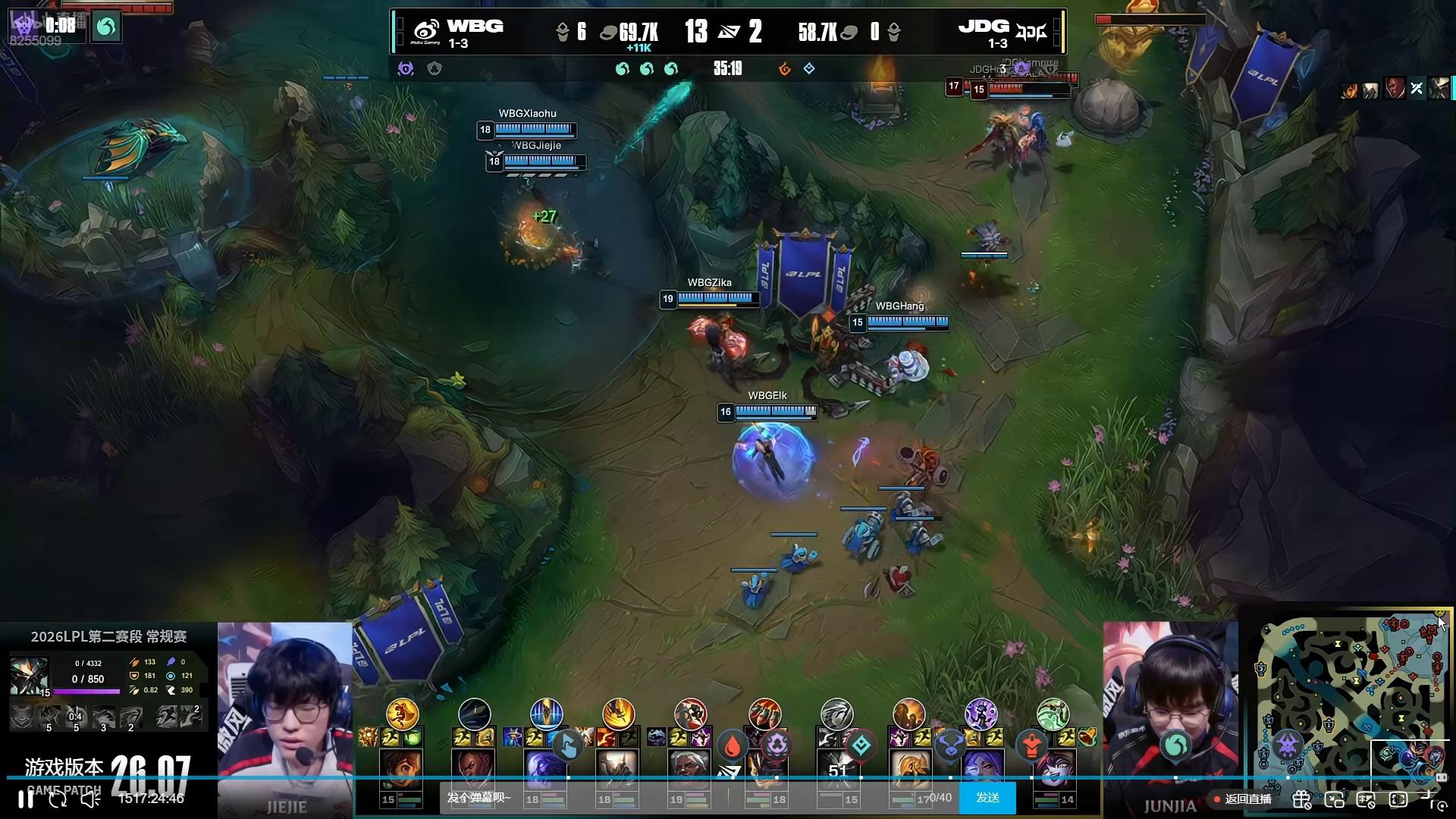Select the level 15 champion stats portrait
The width and height of the screenshot is (1456, 819).
coord(29,676)
